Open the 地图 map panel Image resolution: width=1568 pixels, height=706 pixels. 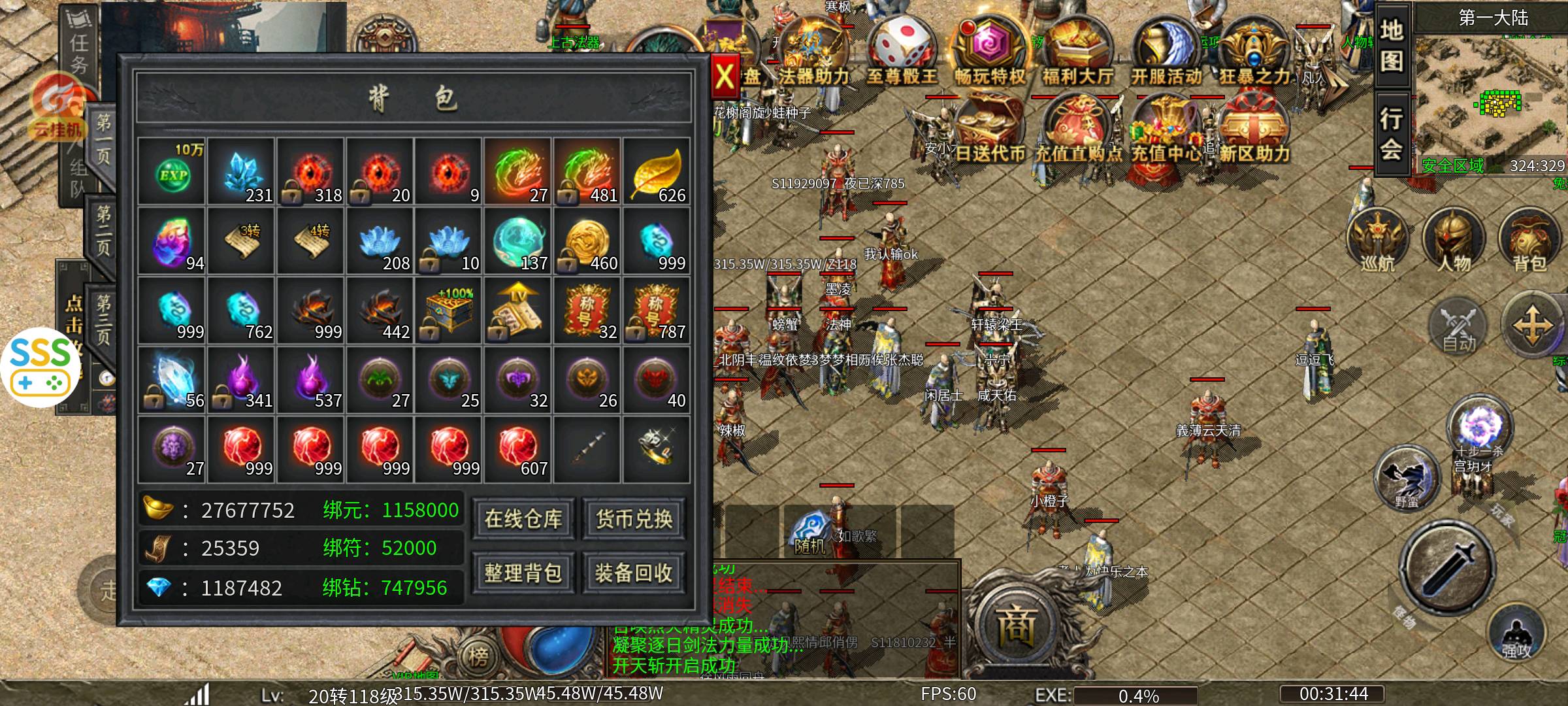pos(1392,47)
